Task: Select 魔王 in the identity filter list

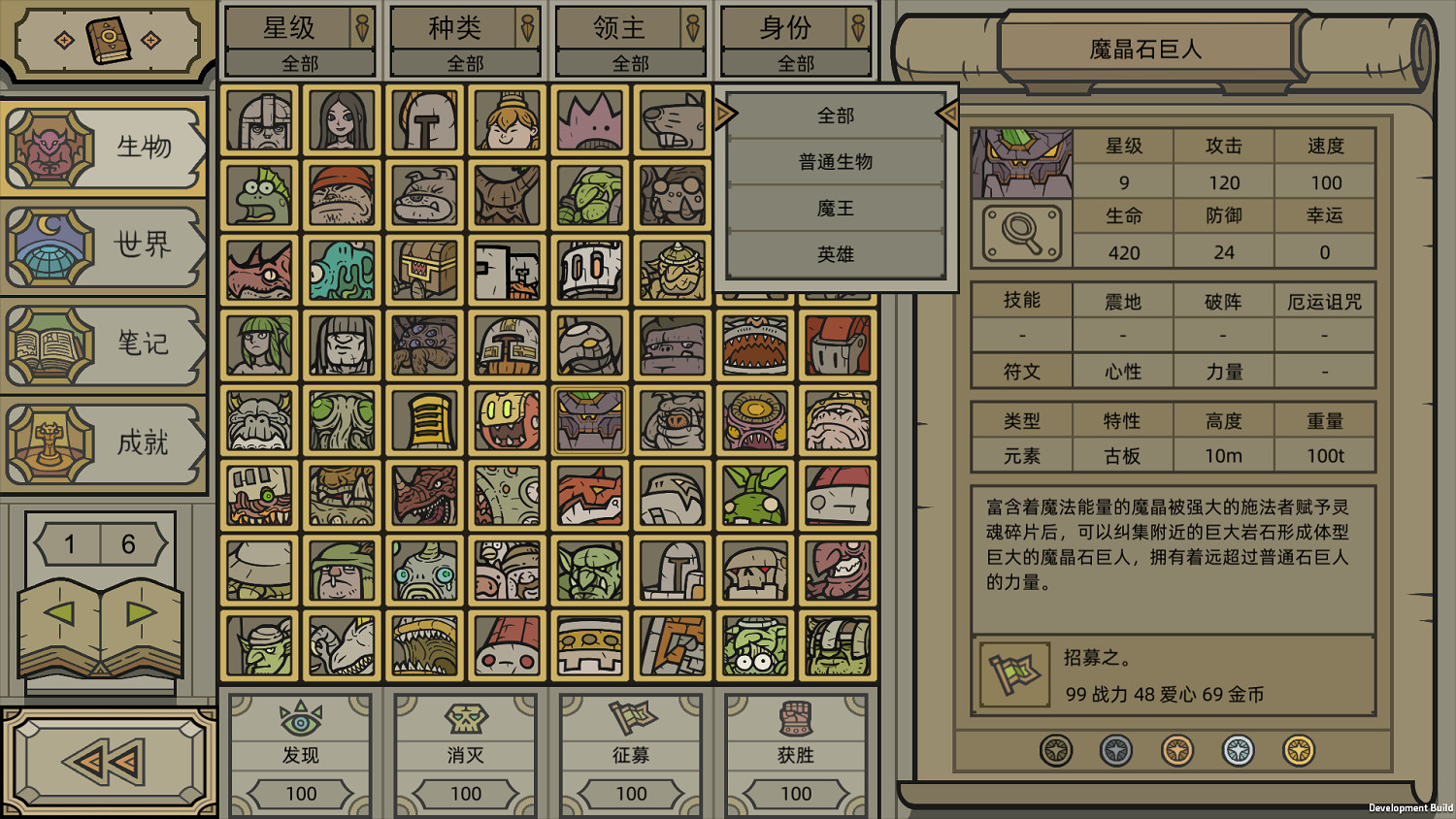Action: point(836,208)
